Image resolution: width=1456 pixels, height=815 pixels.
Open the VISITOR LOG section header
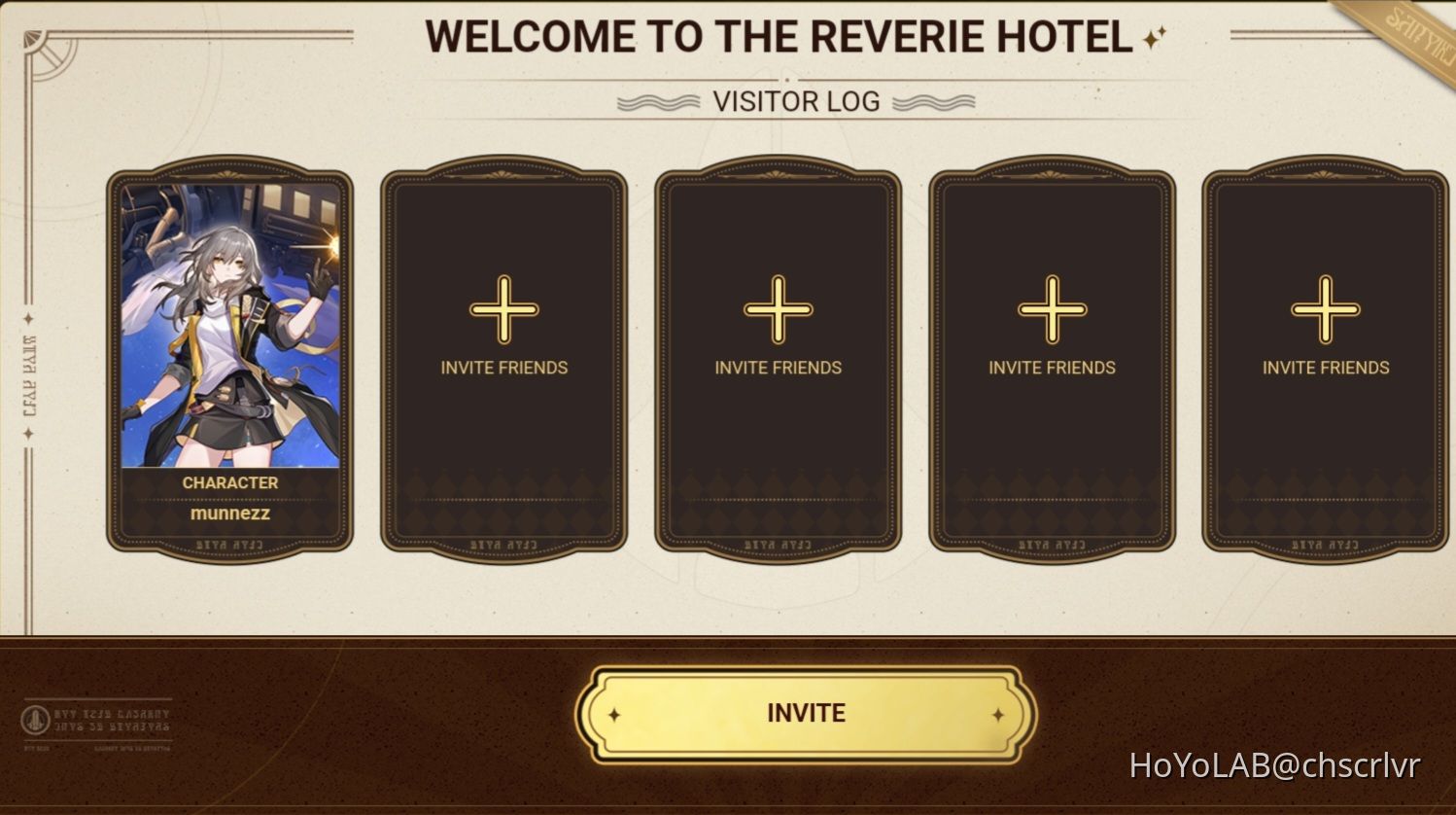[793, 101]
